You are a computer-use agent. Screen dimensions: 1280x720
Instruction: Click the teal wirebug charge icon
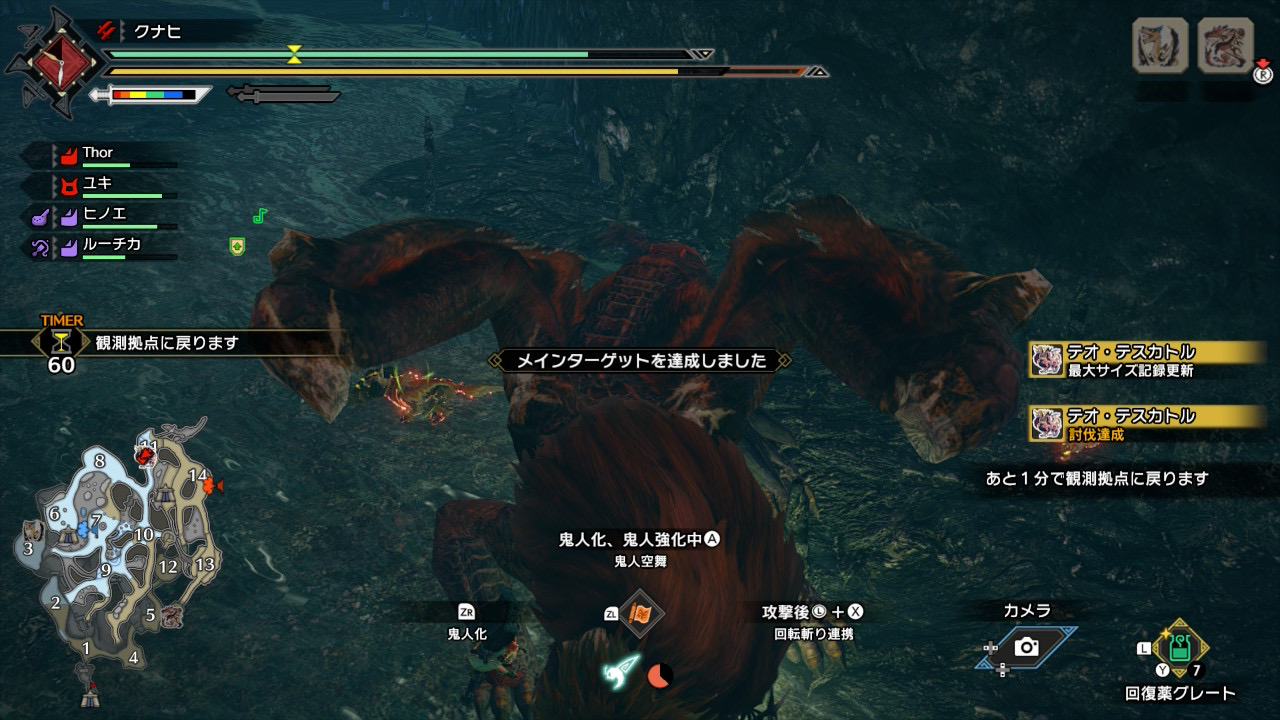(622, 672)
